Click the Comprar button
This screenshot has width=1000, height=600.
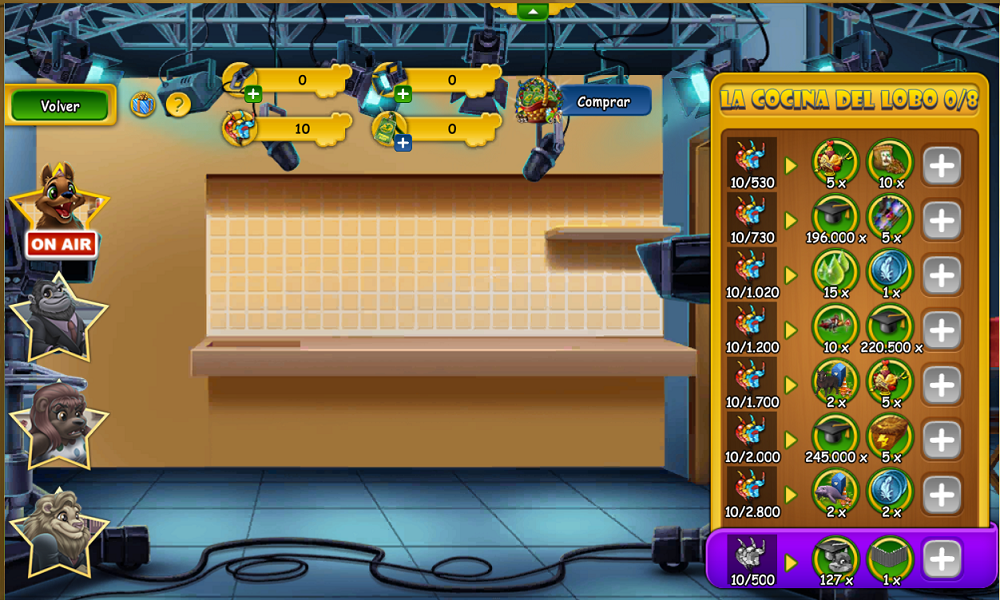coord(604,102)
